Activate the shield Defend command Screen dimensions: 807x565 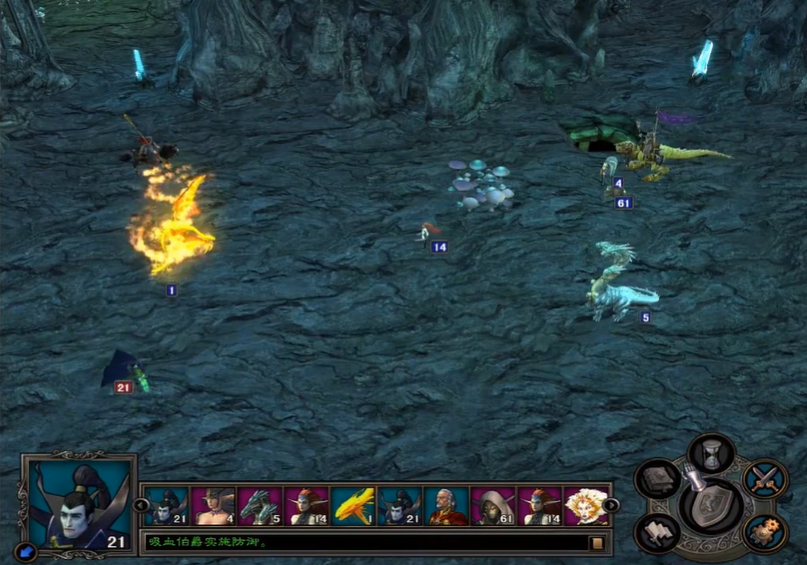click(711, 506)
